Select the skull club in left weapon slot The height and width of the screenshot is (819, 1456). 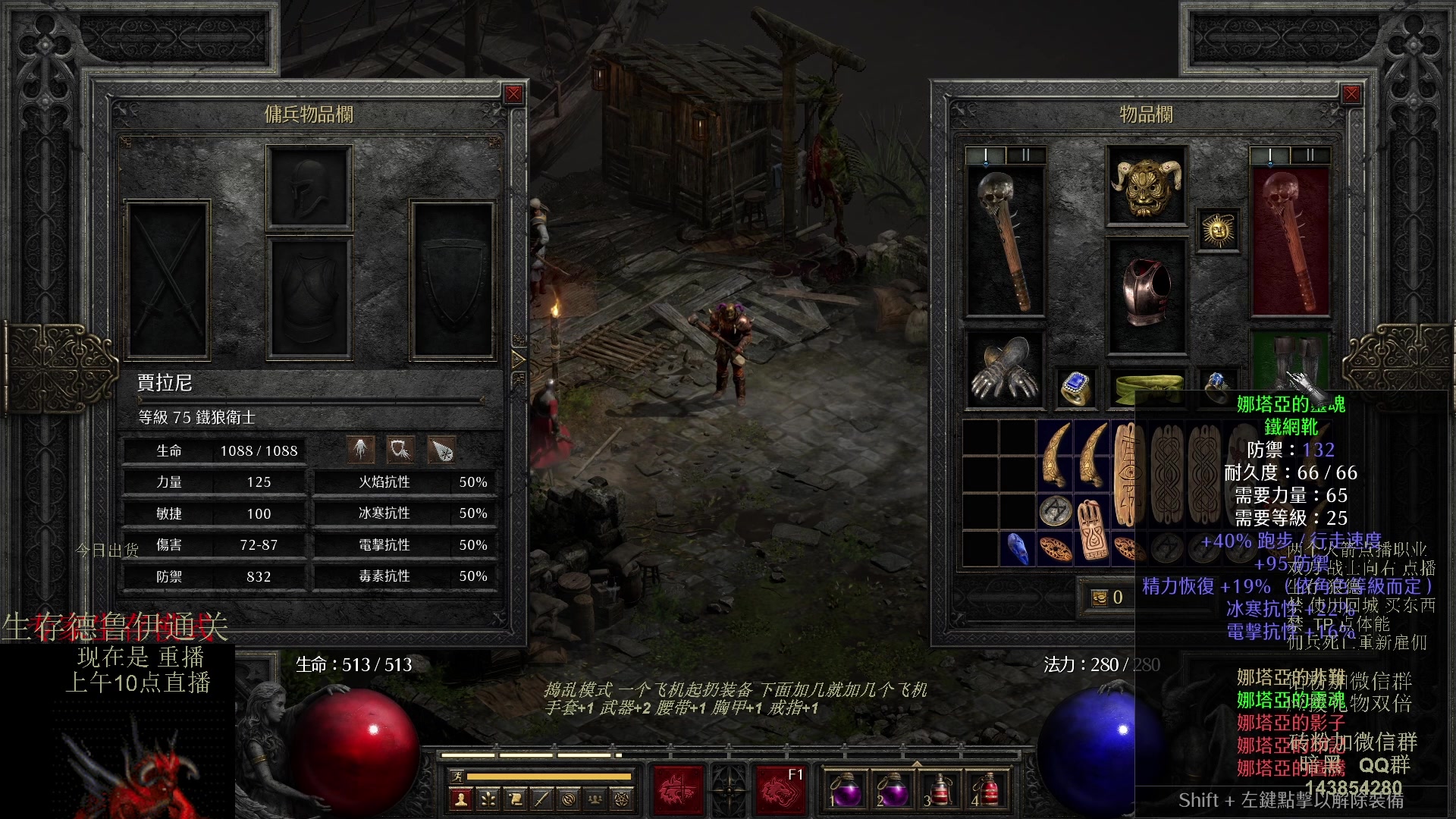(1005, 240)
